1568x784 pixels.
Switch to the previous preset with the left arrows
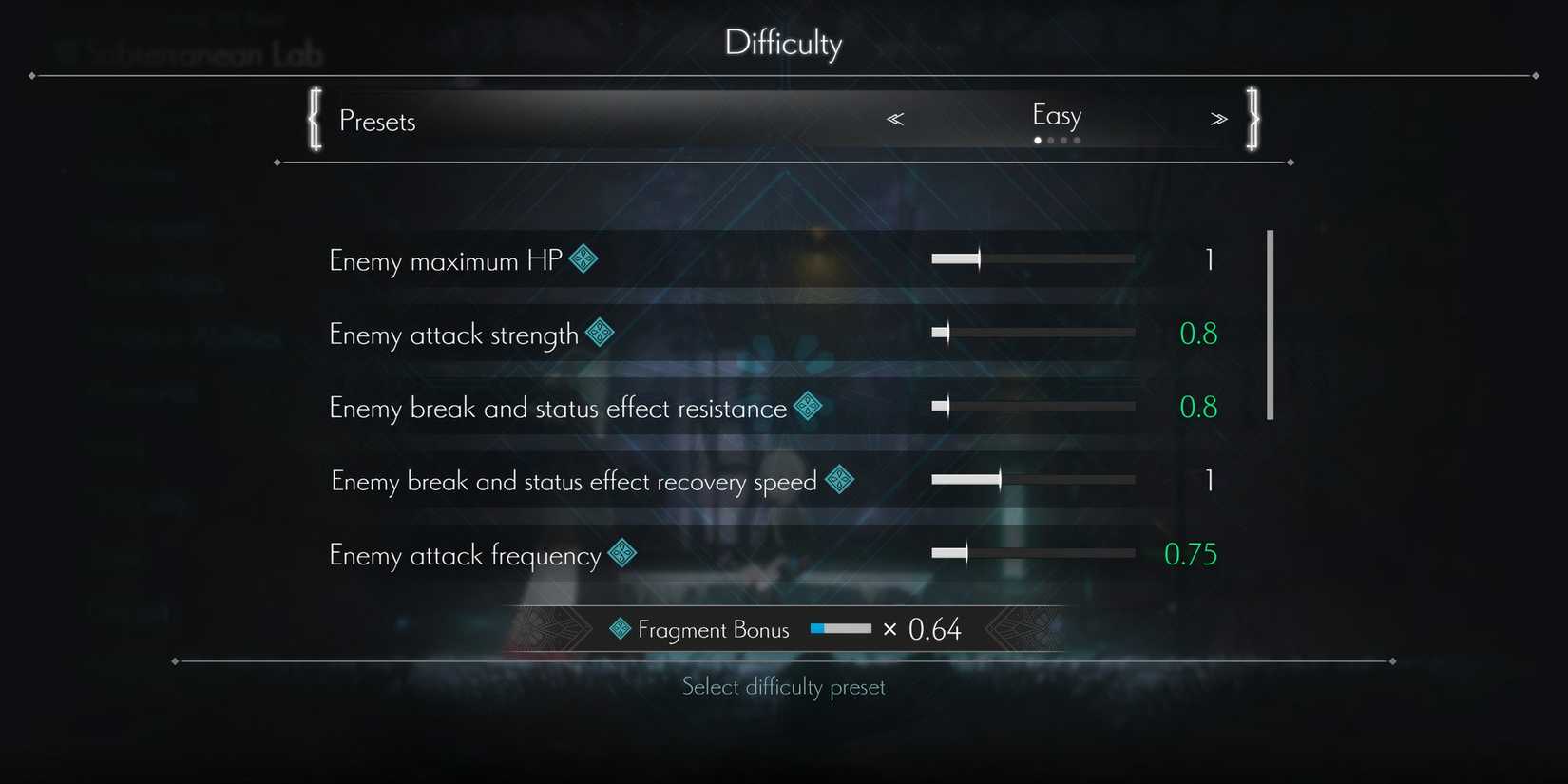click(x=894, y=118)
